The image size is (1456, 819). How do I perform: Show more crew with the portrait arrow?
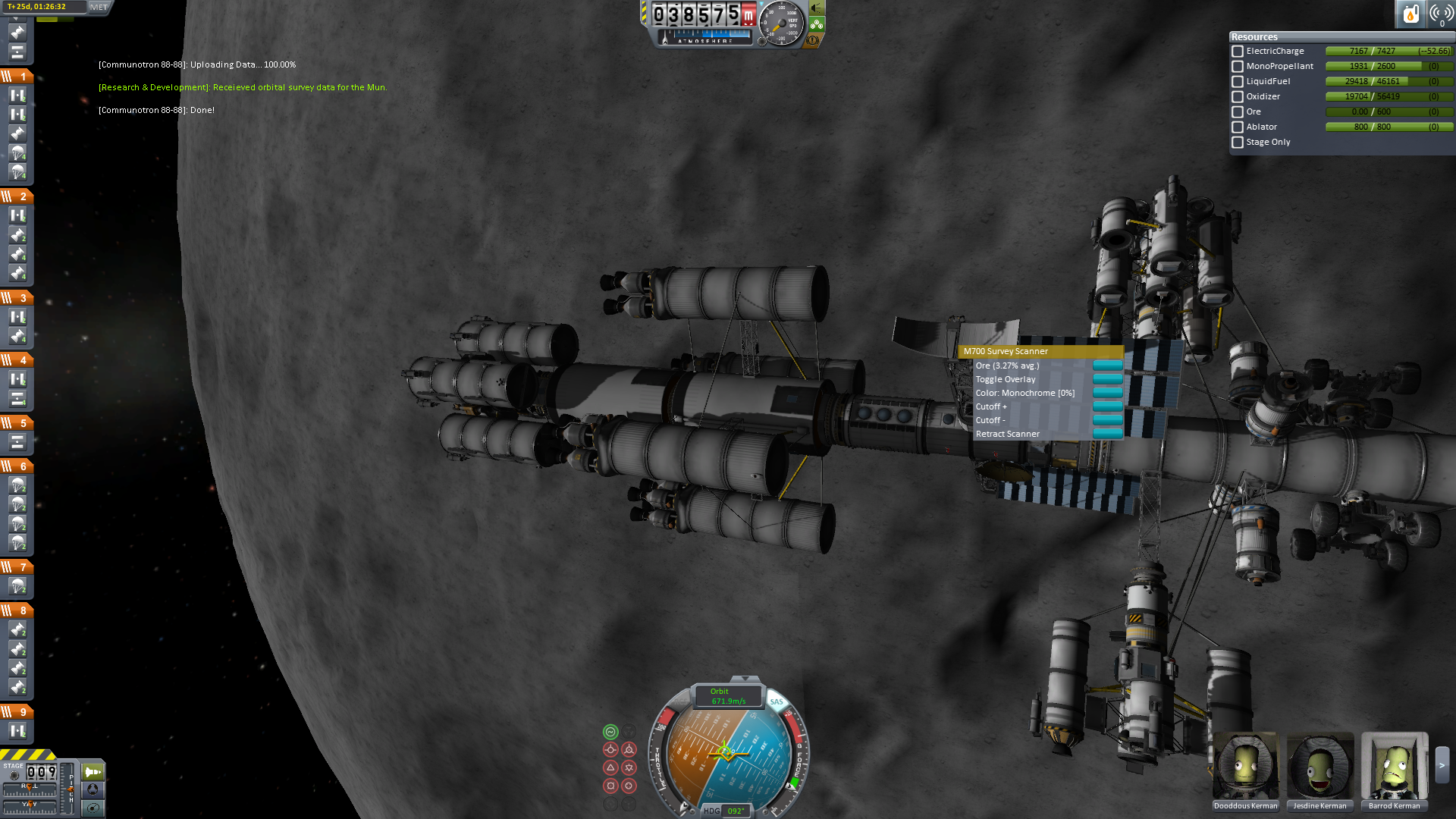pos(1442,766)
